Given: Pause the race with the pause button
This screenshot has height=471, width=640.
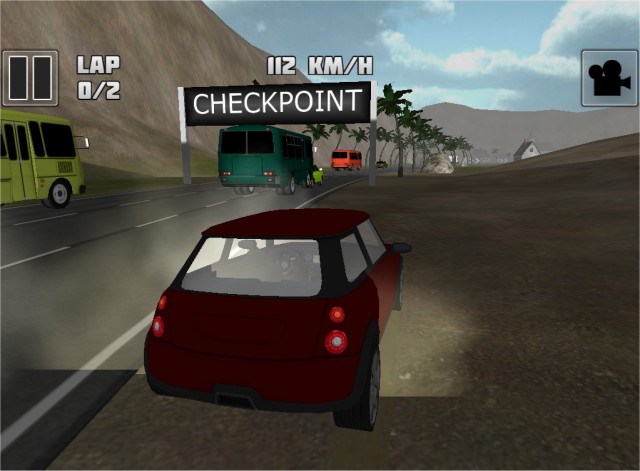Looking at the screenshot, I should click(31, 78).
